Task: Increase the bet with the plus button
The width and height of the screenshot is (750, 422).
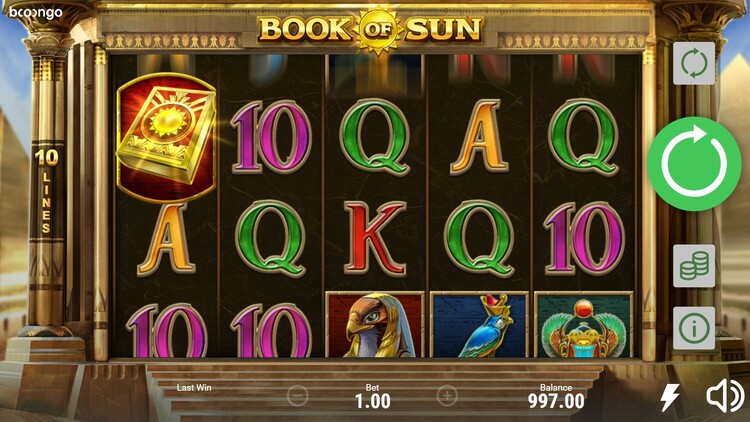Action: (447, 396)
